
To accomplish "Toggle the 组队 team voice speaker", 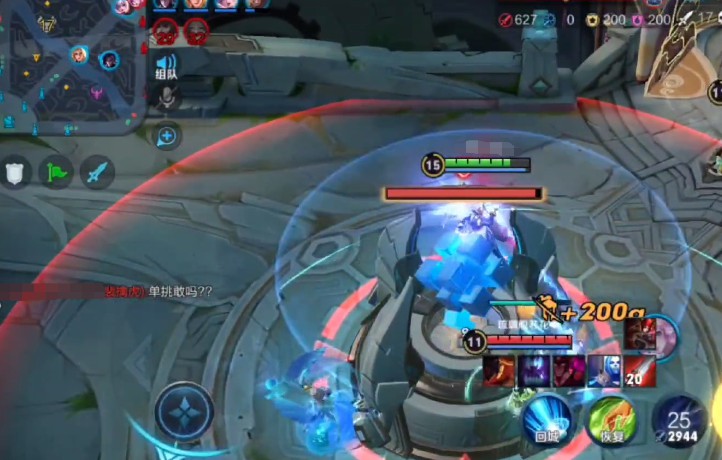I will (166, 66).
